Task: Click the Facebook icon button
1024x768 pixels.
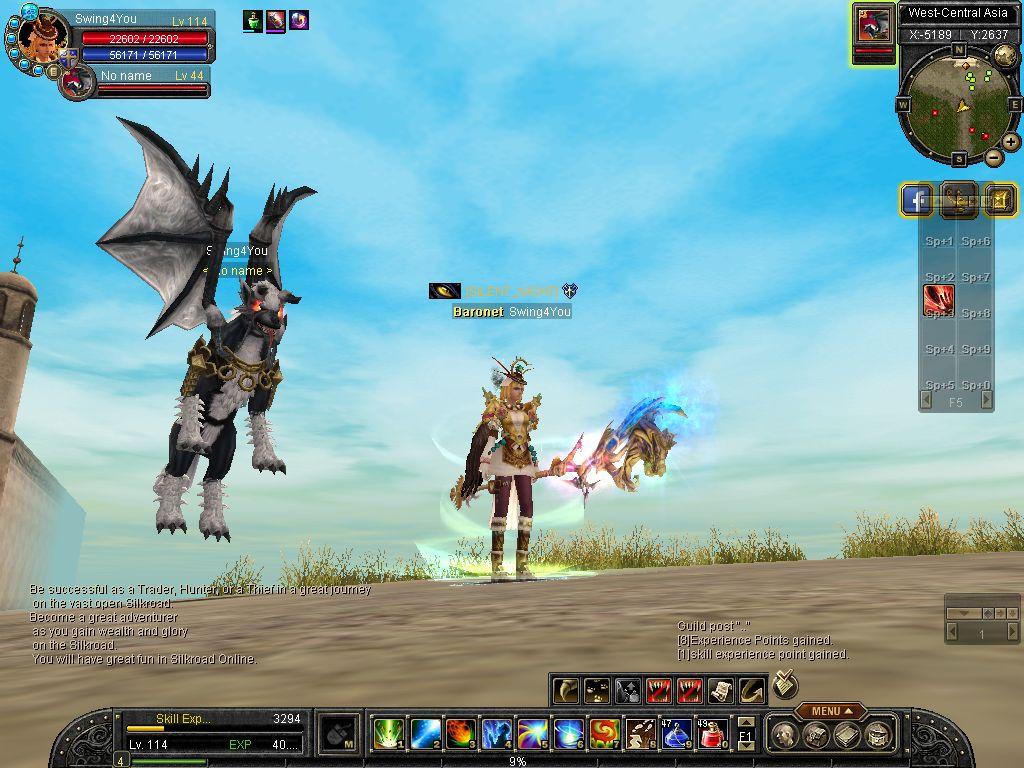Action: click(x=917, y=200)
